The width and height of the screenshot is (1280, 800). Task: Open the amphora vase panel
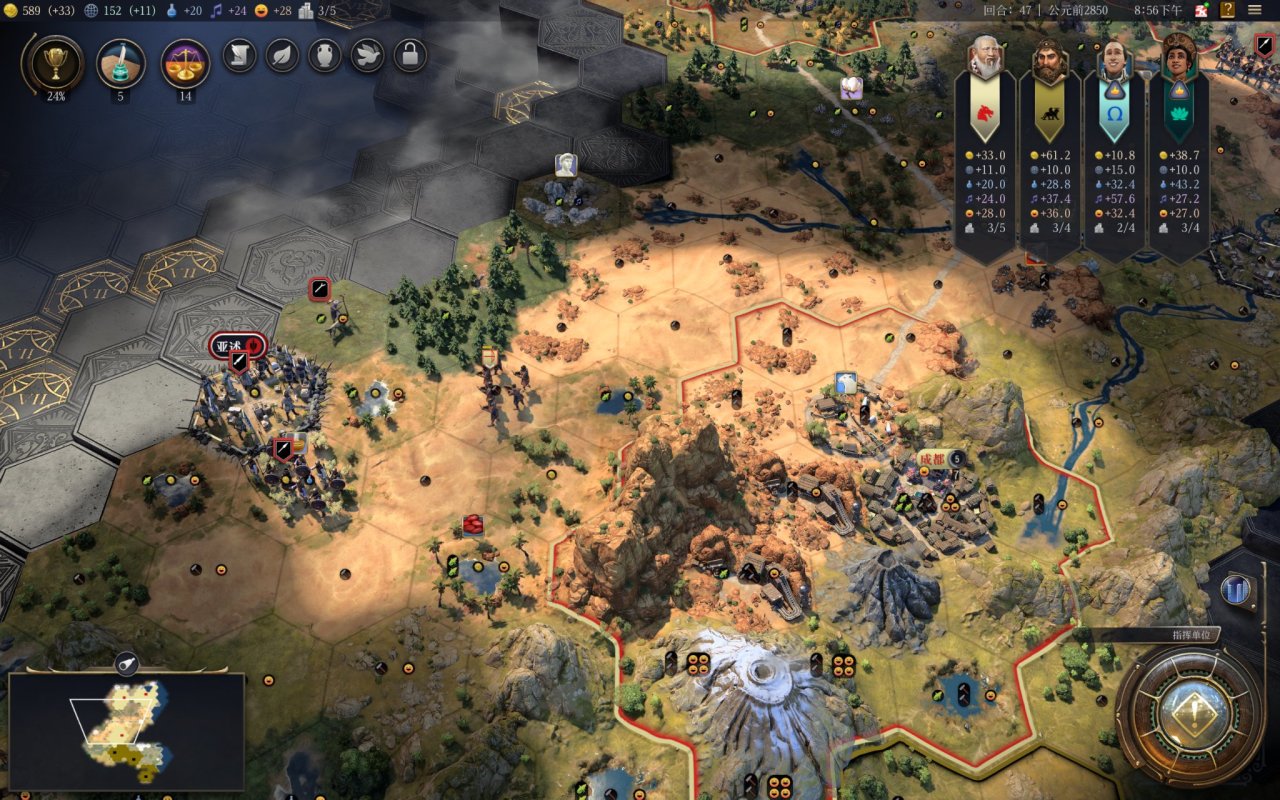coord(325,55)
